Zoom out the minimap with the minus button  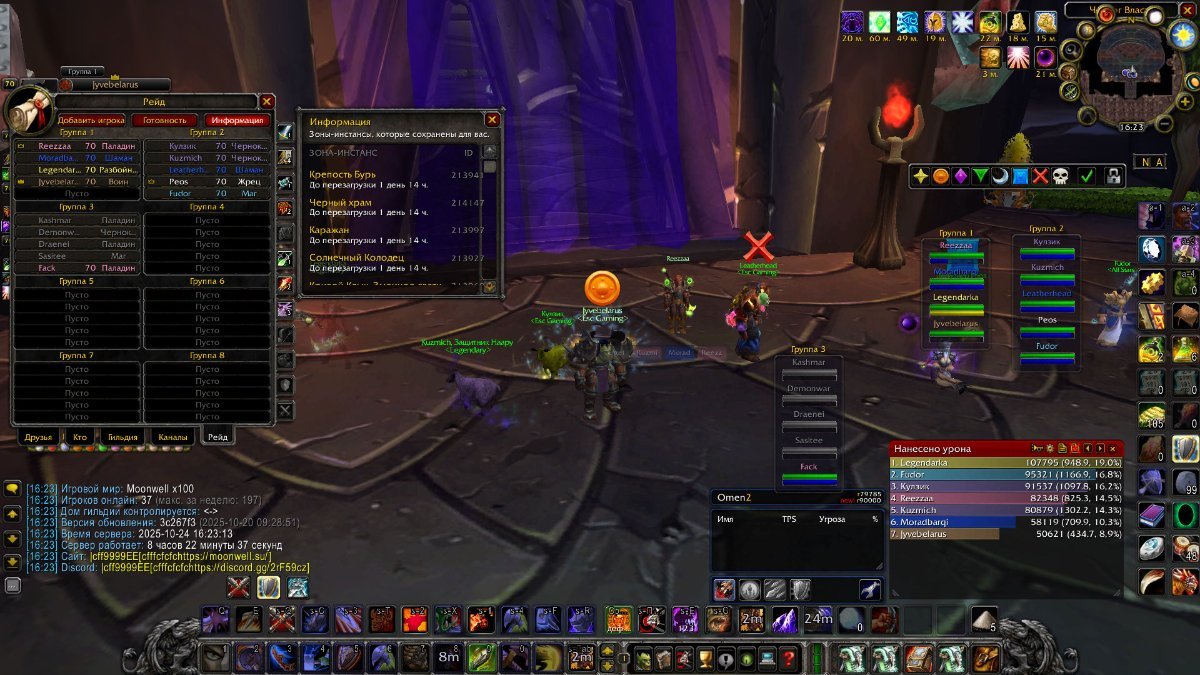pos(1165,124)
